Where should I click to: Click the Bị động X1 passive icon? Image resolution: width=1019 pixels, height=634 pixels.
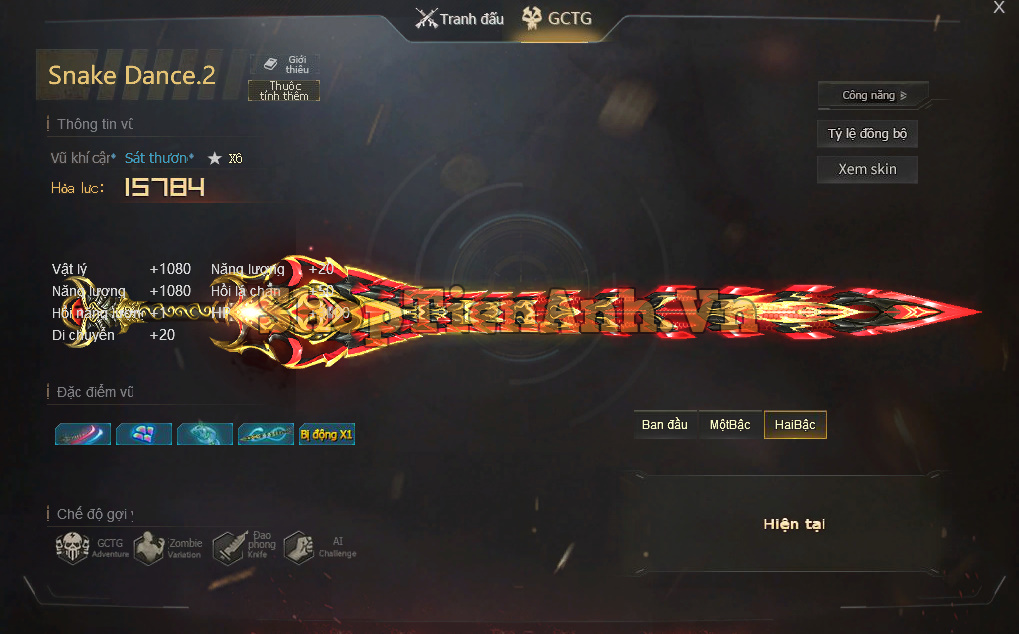[327, 434]
